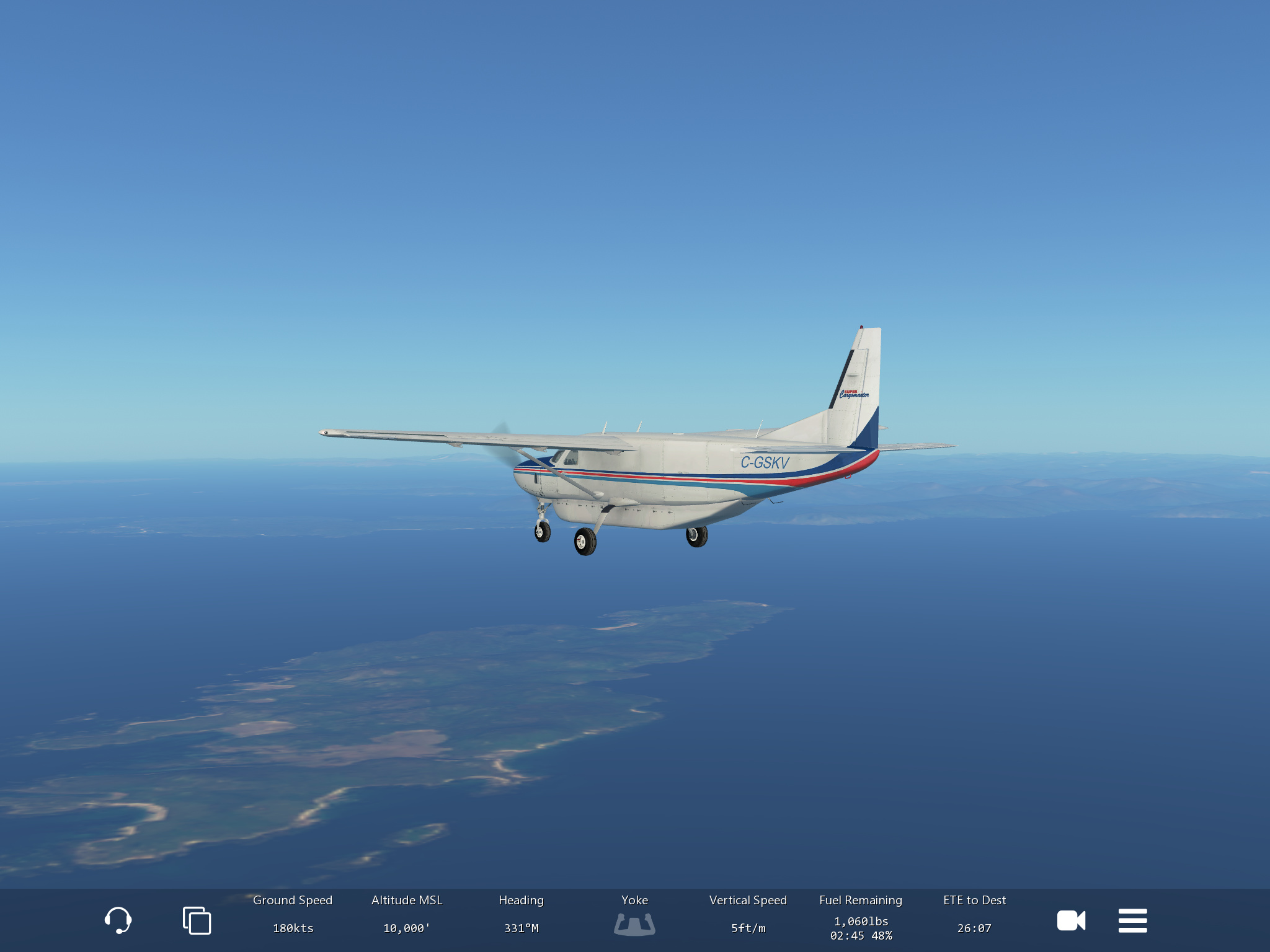This screenshot has width=1270, height=952.
Task: Open the overlapping windows icon
Action: click(x=197, y=920)
